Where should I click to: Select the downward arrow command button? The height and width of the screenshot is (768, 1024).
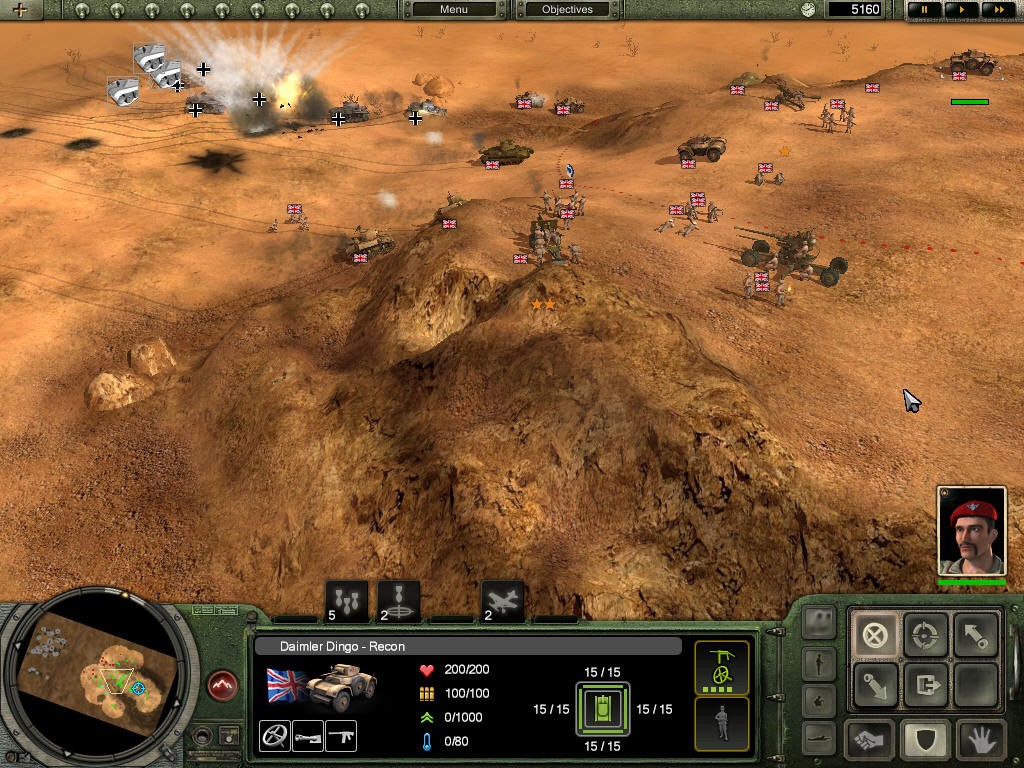pyautogui.click(x=875, y=686)
